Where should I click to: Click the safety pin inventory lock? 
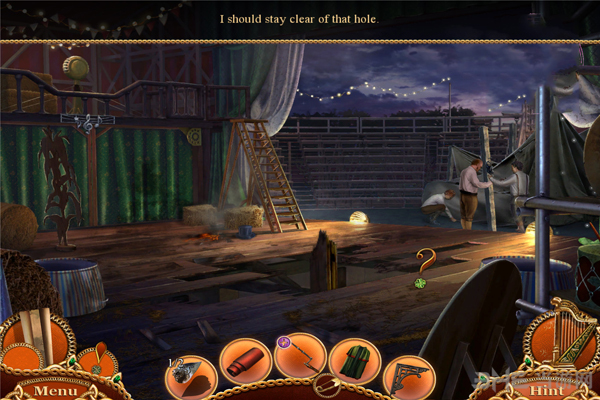click(x=324, y=385)
